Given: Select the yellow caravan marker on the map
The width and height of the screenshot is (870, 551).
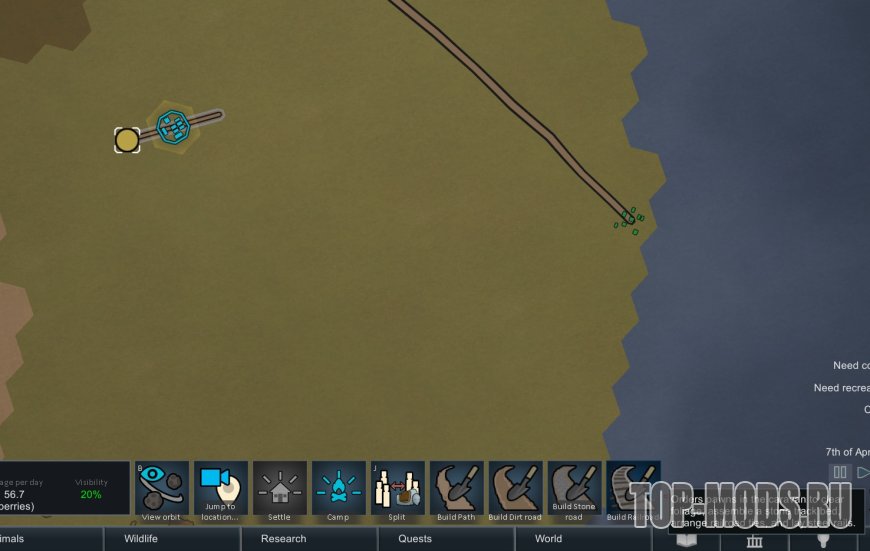Looking at the screenshot, I should click(x=127, y=140).
